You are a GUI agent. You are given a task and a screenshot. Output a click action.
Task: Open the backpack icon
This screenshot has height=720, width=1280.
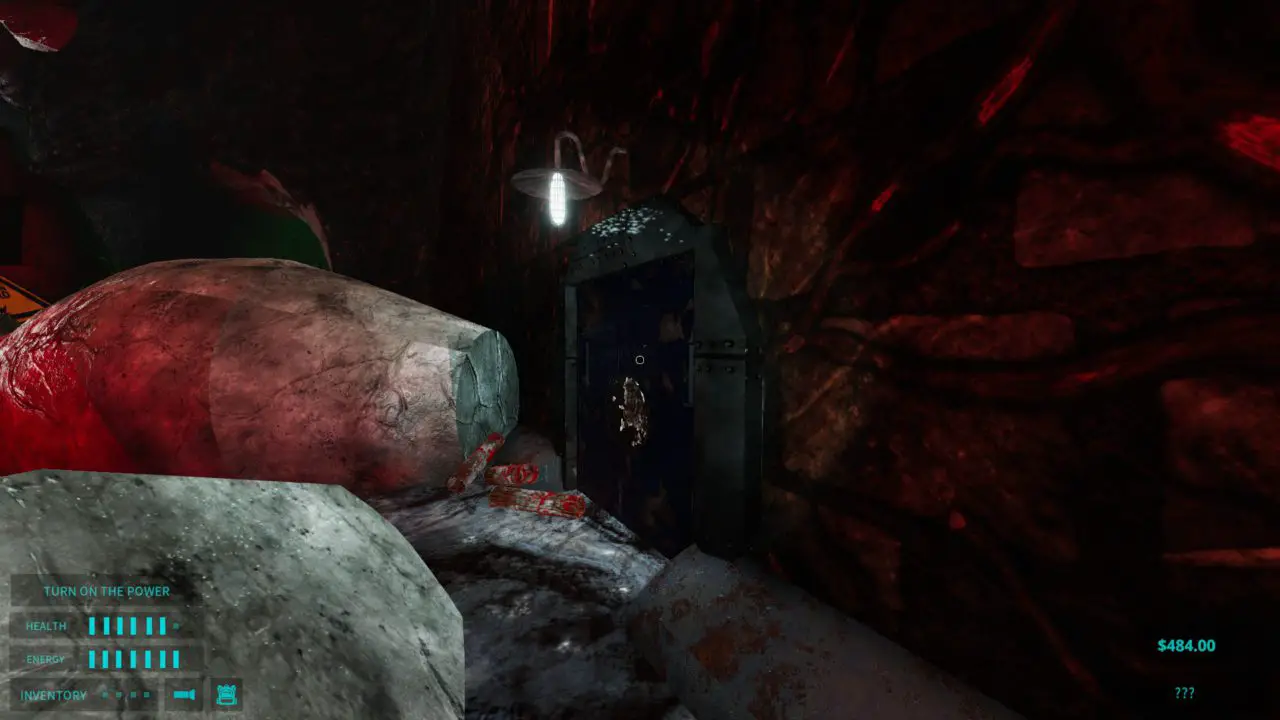pos(226,694)
